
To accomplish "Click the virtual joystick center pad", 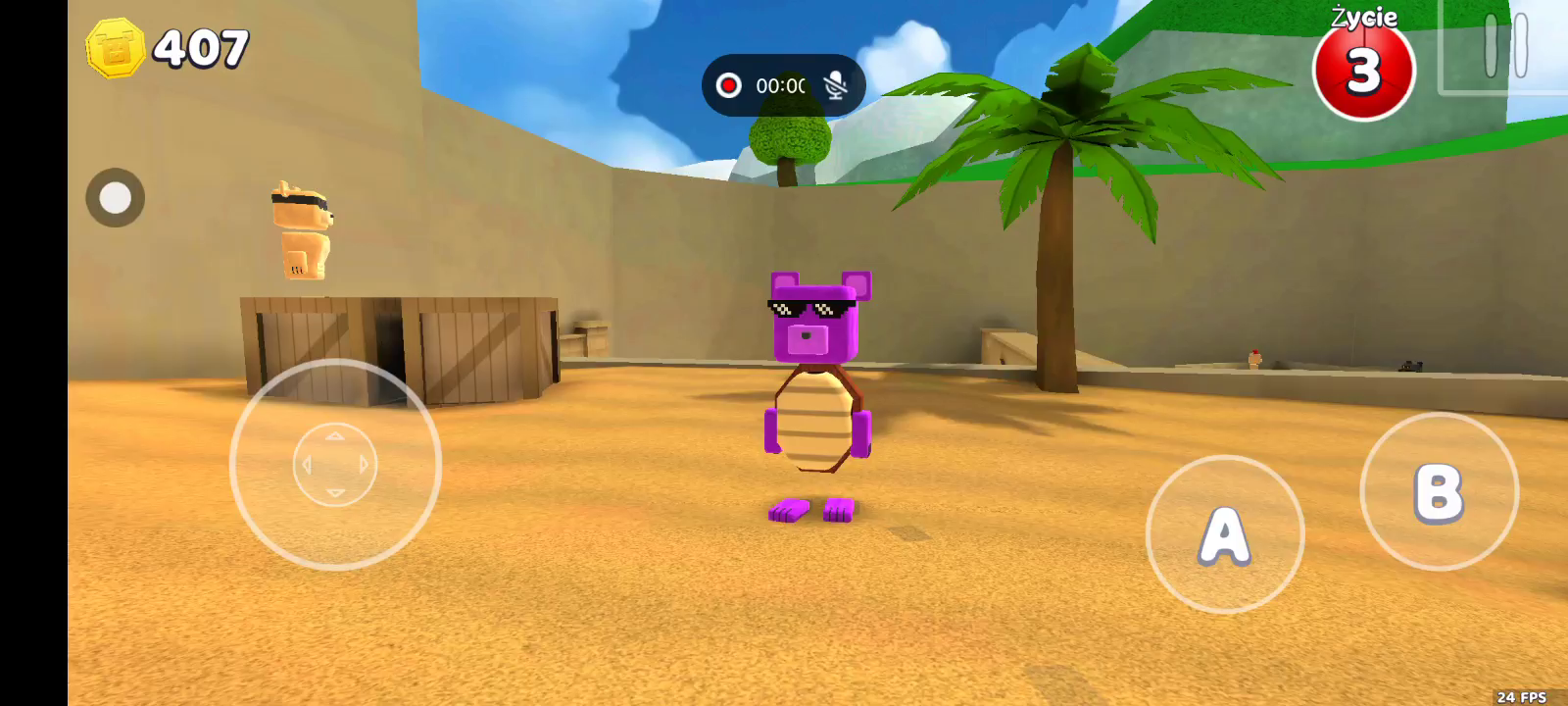I will pos(335,465).
